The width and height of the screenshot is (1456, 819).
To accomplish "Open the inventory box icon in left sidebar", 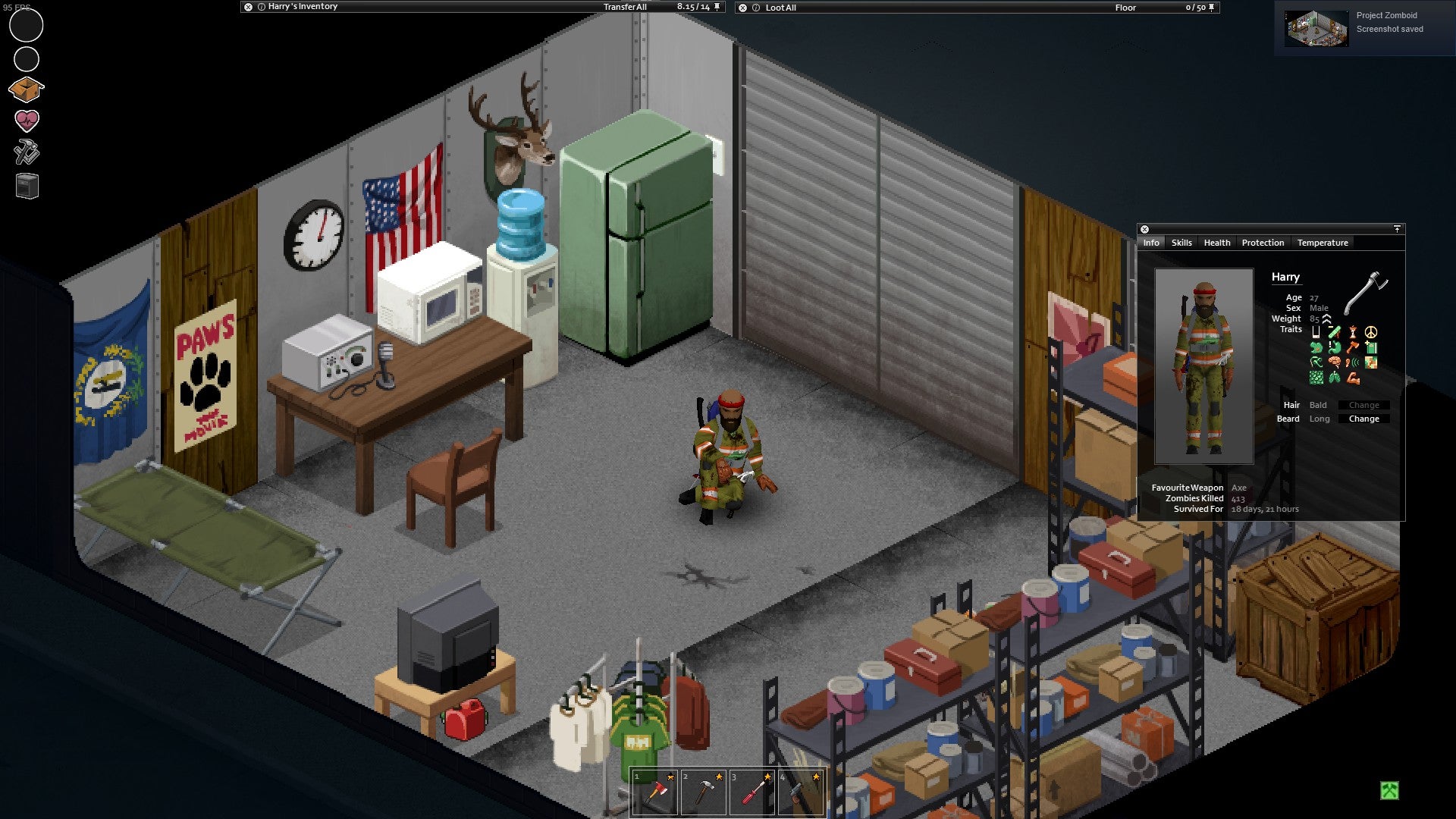I will click(26, 89).
